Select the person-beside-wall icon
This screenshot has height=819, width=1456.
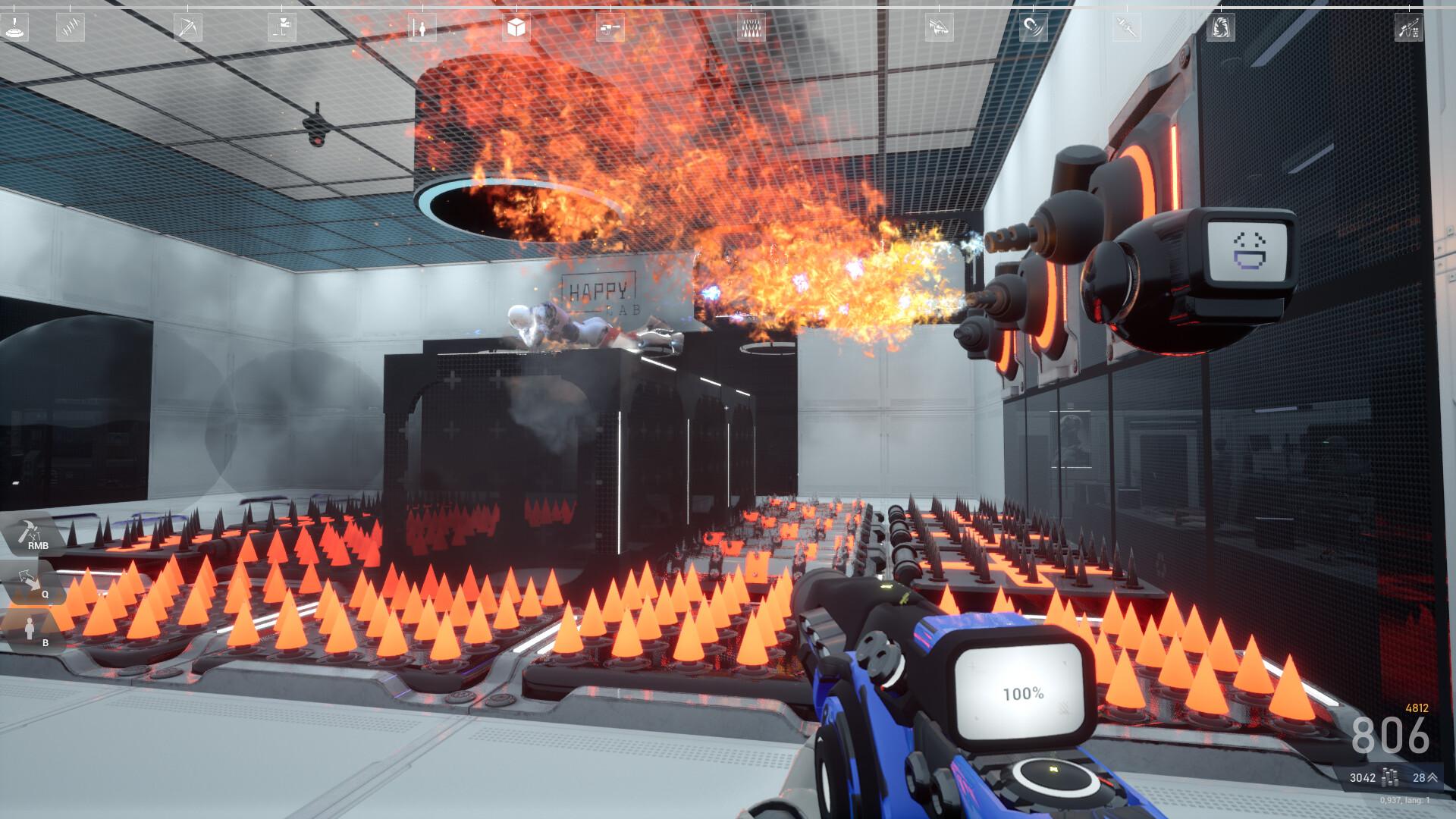(x=422, y=28)
